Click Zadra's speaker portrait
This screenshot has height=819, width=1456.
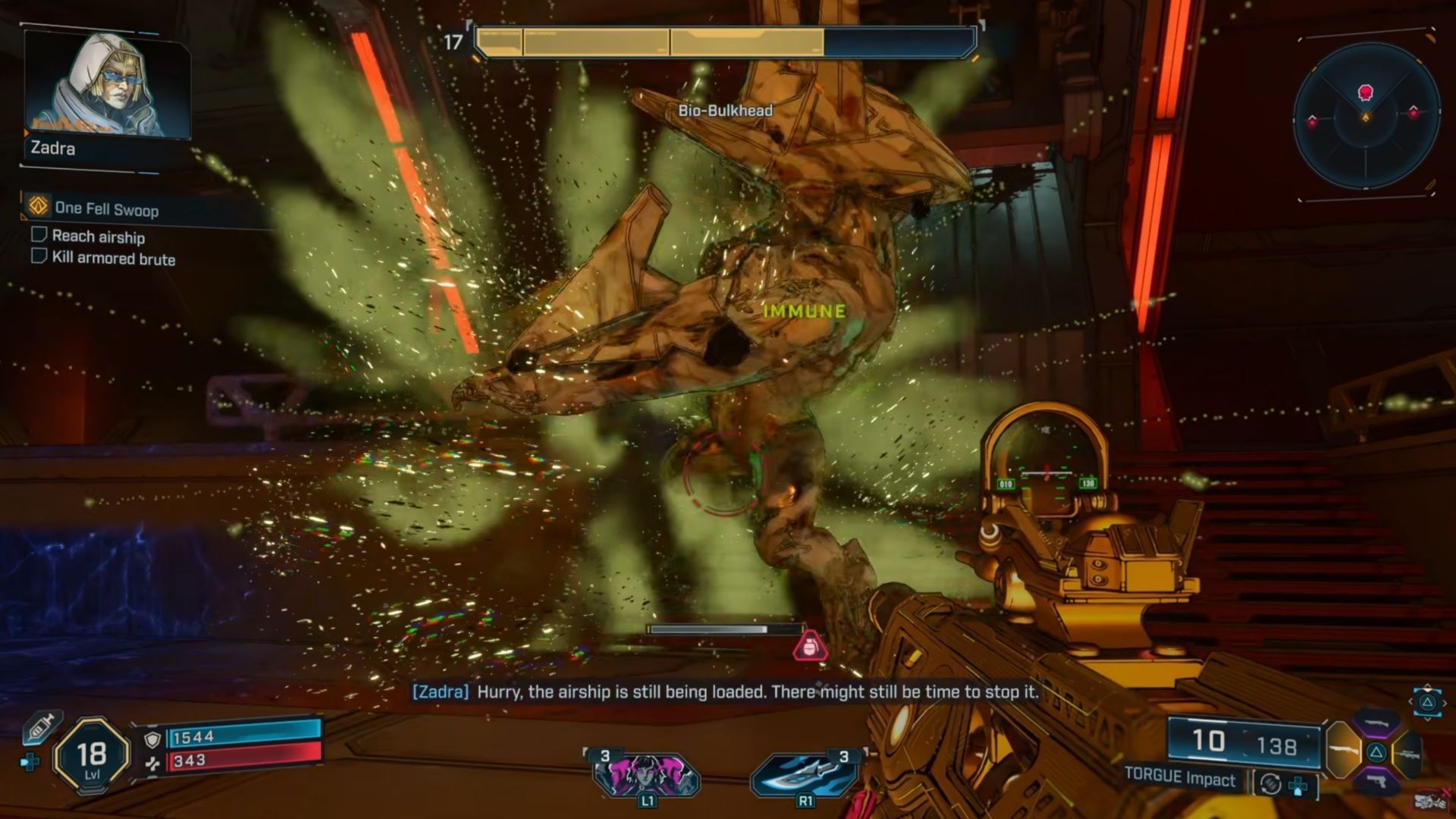[106, 85]
